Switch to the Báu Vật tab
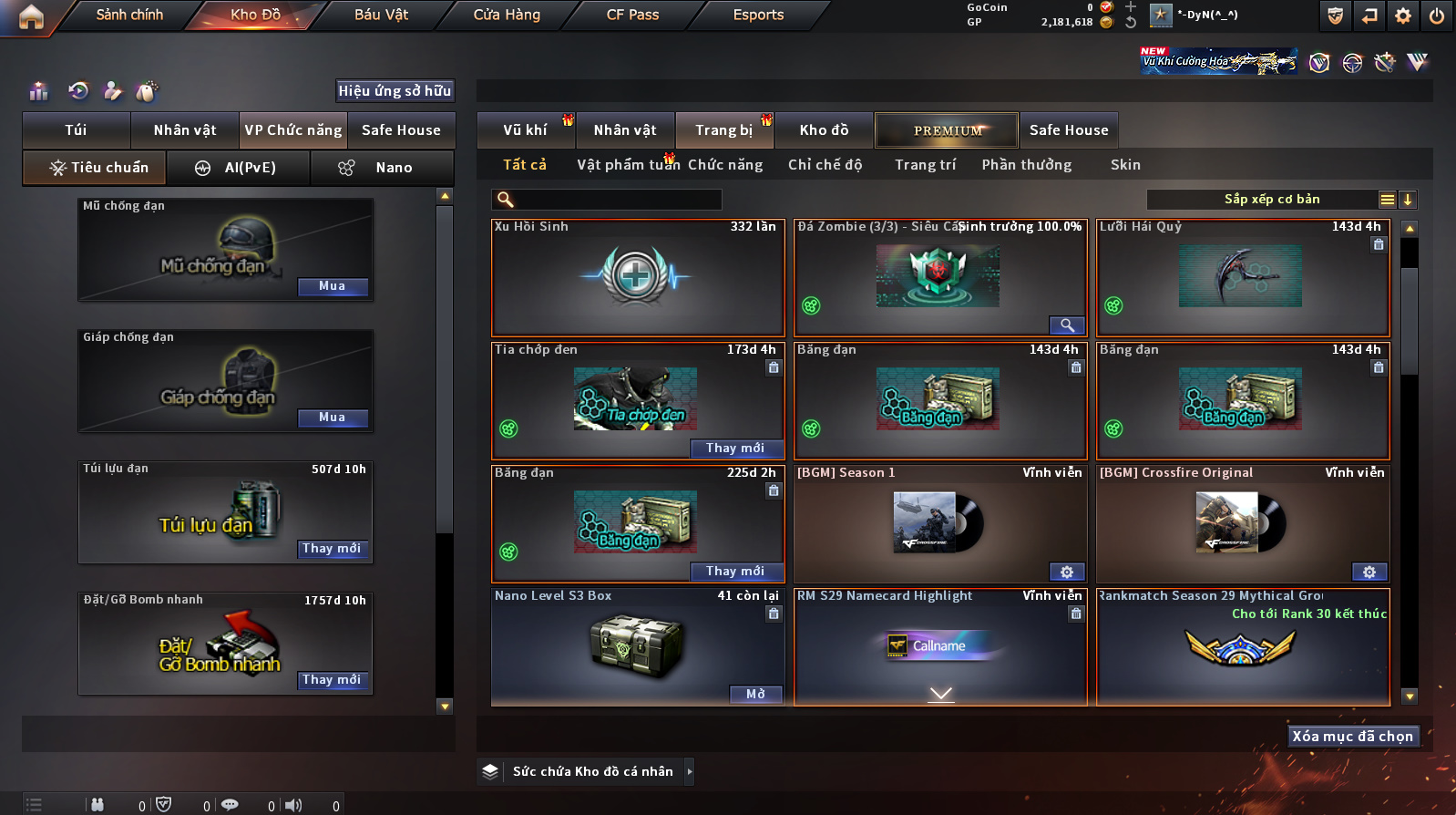The width and height of the screenshot is (1456, 815). 381,15
